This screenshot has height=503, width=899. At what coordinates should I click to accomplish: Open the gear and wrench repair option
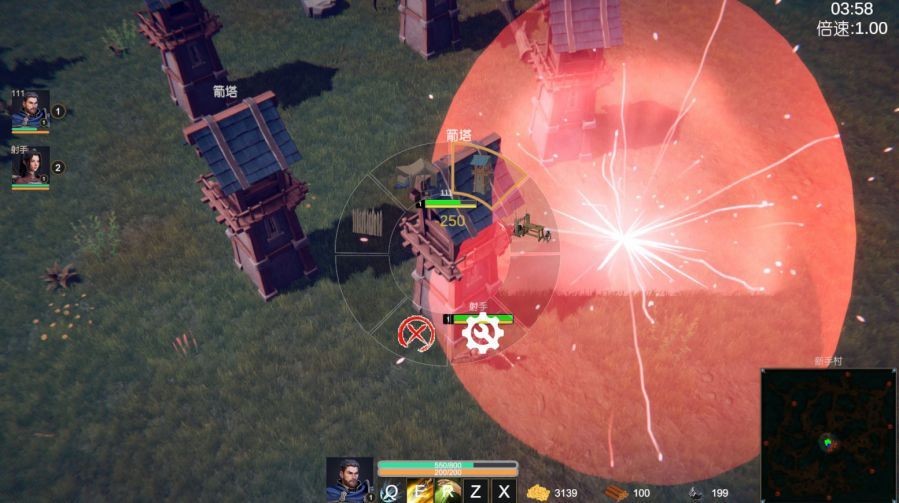(484, 333)
